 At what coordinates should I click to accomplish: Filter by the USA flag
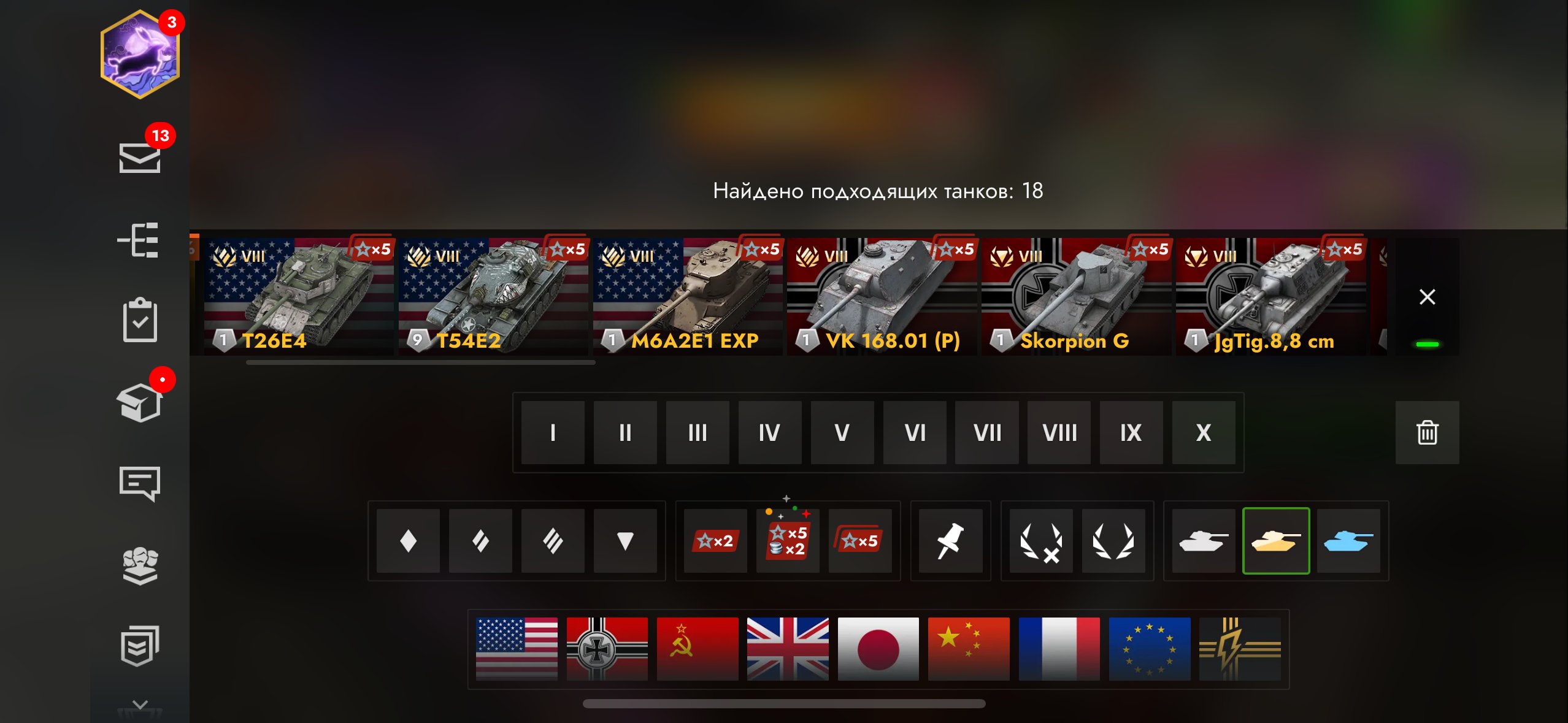517,649
